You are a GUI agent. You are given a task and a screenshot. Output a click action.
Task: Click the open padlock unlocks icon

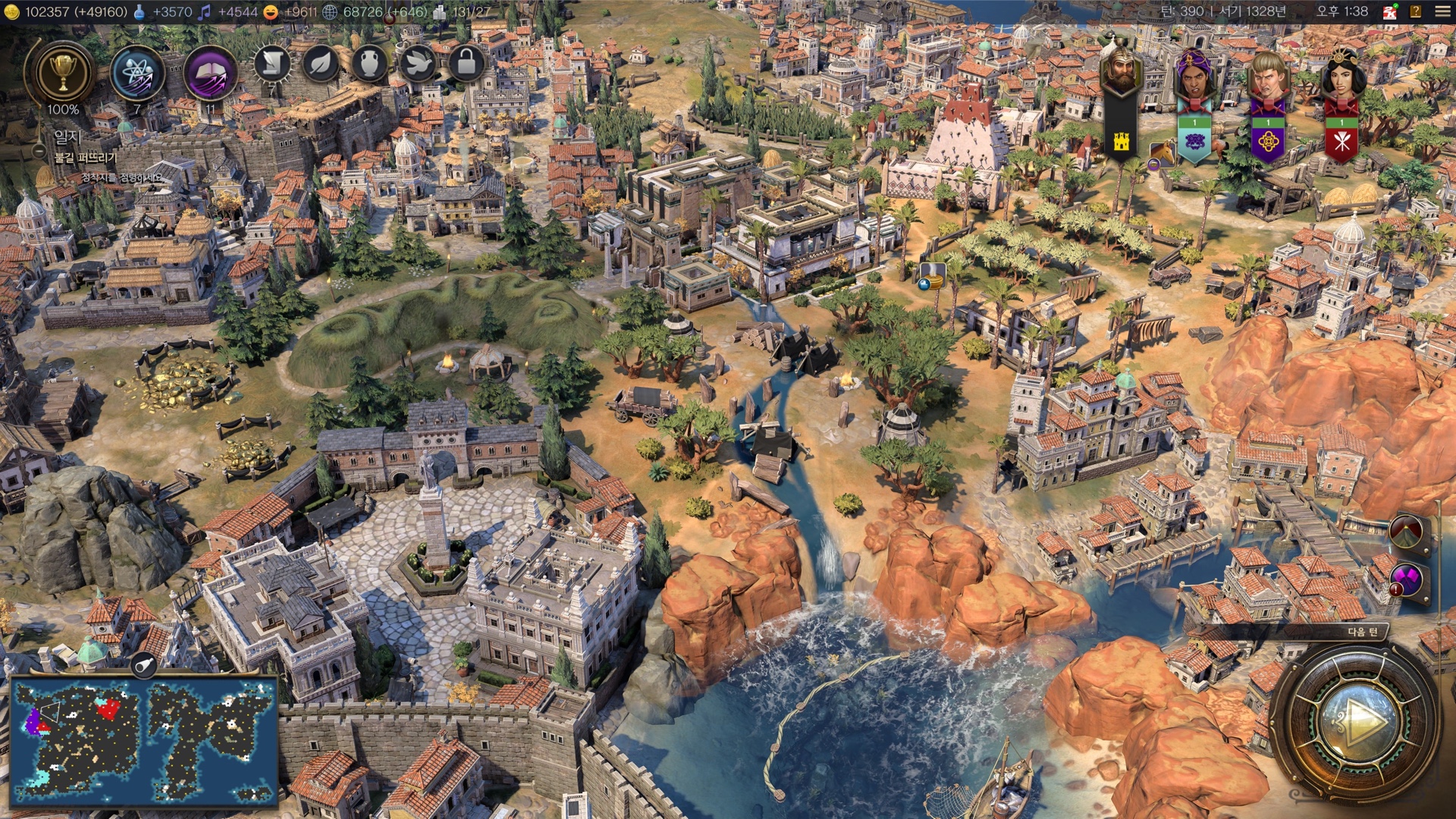[x=466, y=64]
